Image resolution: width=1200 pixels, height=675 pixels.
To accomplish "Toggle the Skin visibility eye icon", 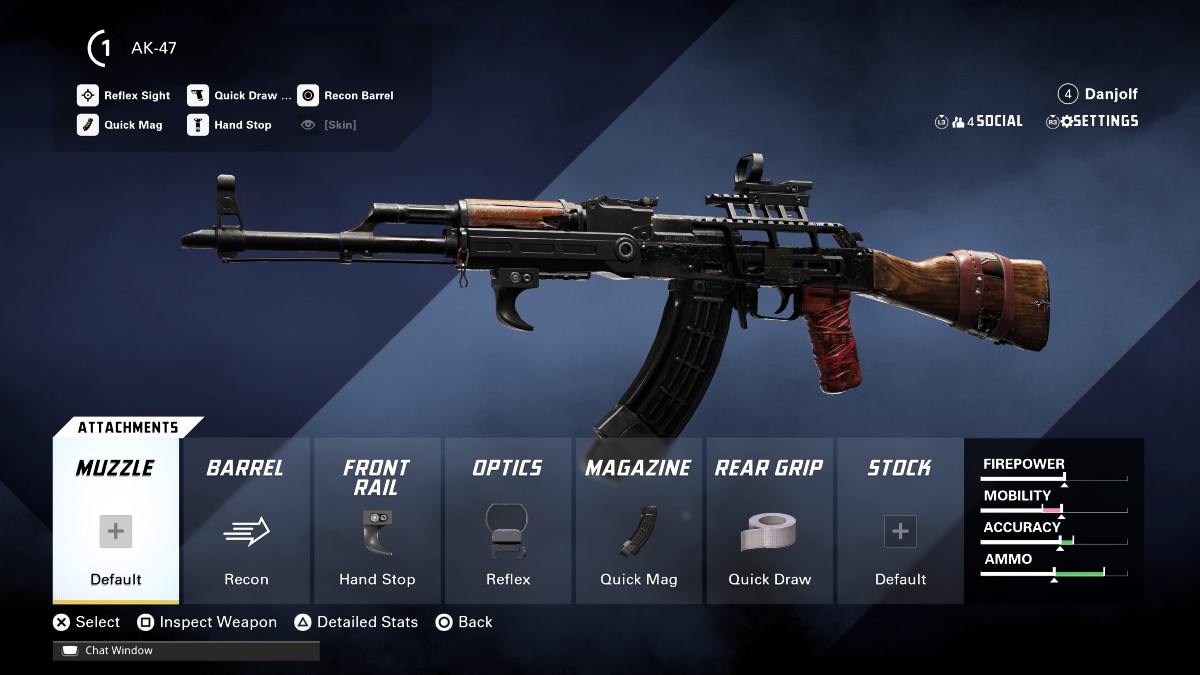I will click(308, 125).
